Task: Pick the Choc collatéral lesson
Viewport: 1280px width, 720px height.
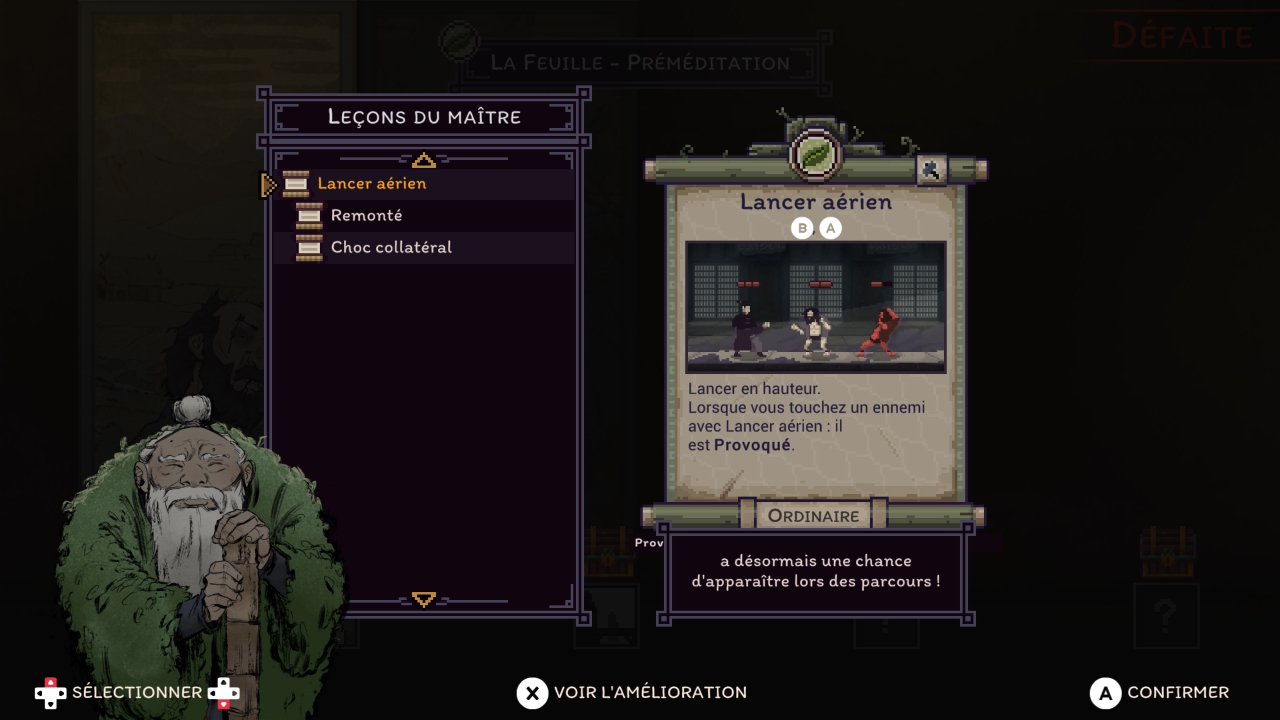Action: pyautogui.click(x=391, y=248)
